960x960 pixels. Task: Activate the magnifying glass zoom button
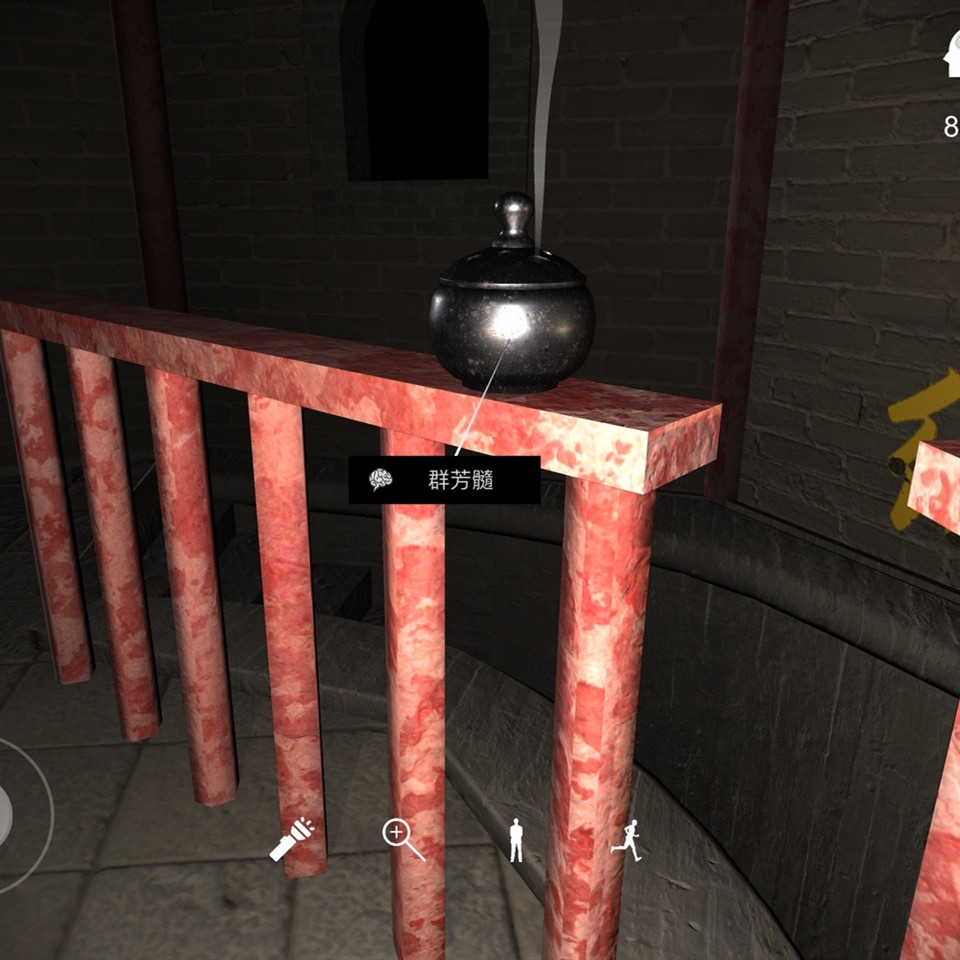pyautogui.click(x=403, y=839)
